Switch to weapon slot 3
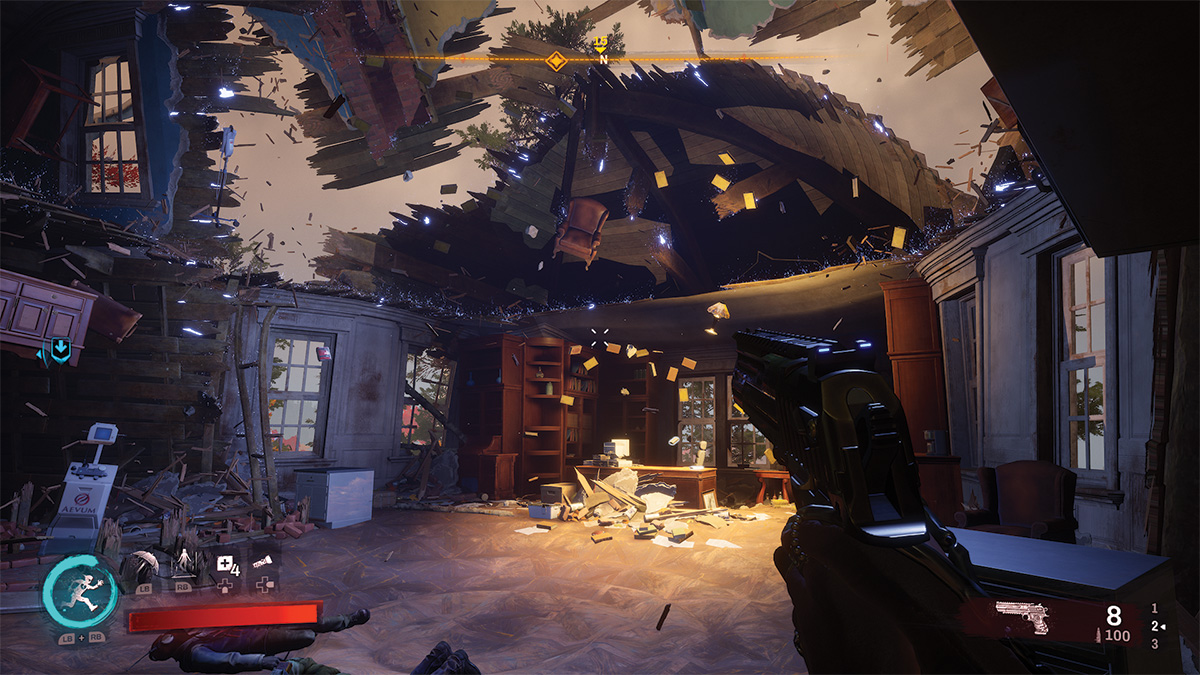Screen dimensions: 1200x675 click(x=1156, y=643)
